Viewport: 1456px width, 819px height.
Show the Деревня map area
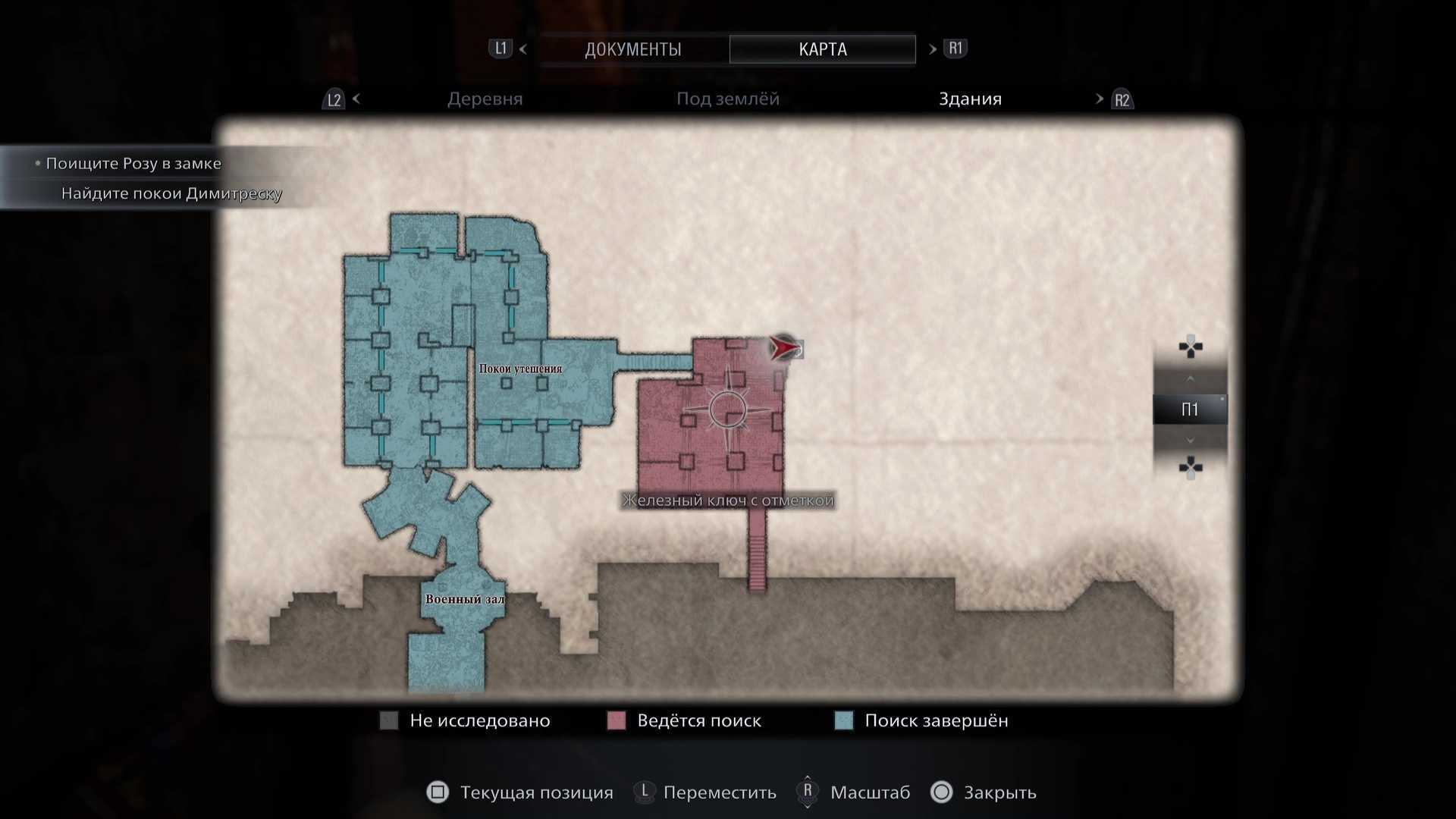click(x=485, y=99)
